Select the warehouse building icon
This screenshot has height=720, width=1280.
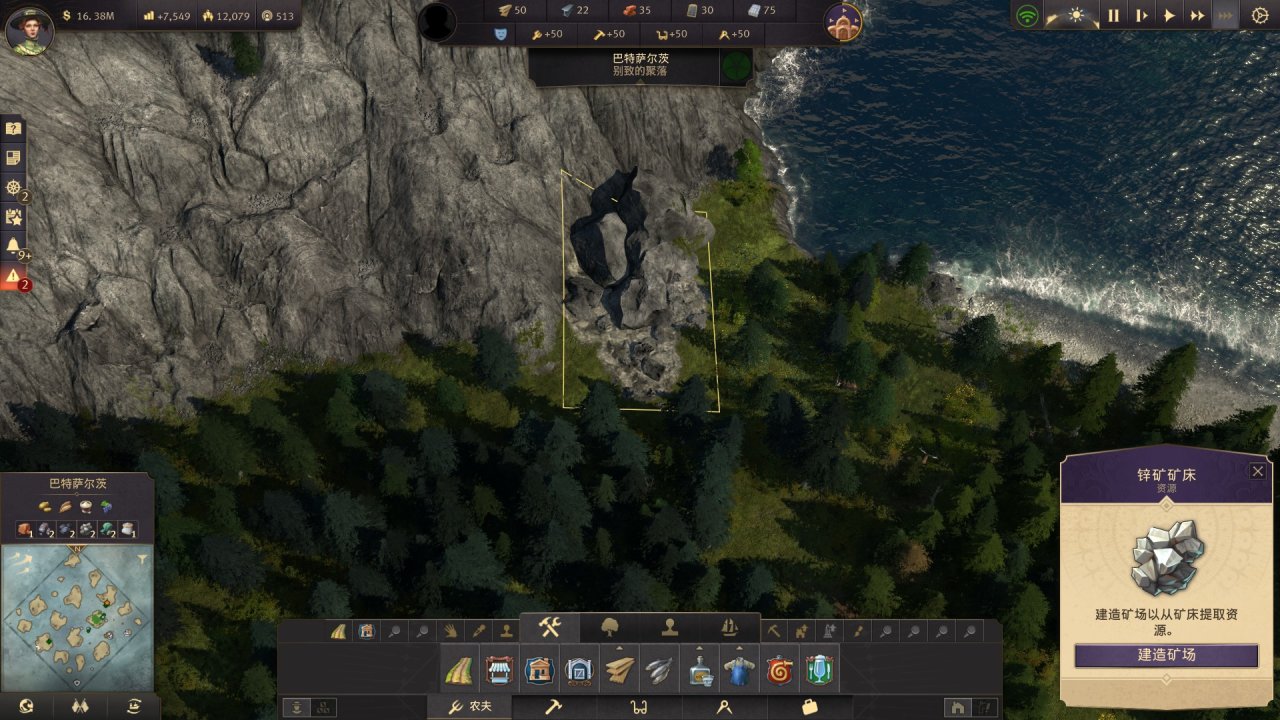coord(579,670)
